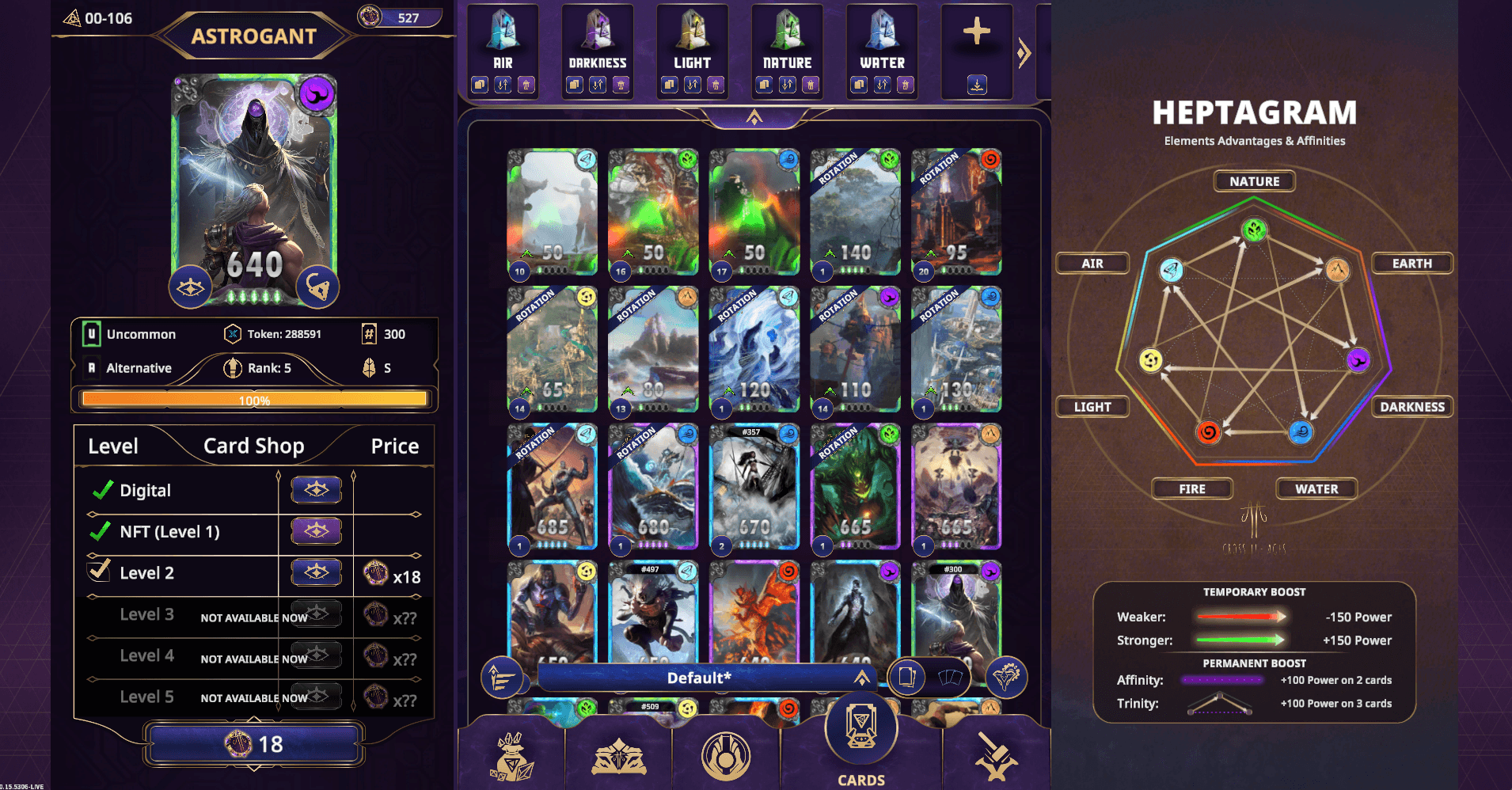Open the duplicate icon under the WATER element
The image size is (1512, 790).
click(x=858, y=85)
